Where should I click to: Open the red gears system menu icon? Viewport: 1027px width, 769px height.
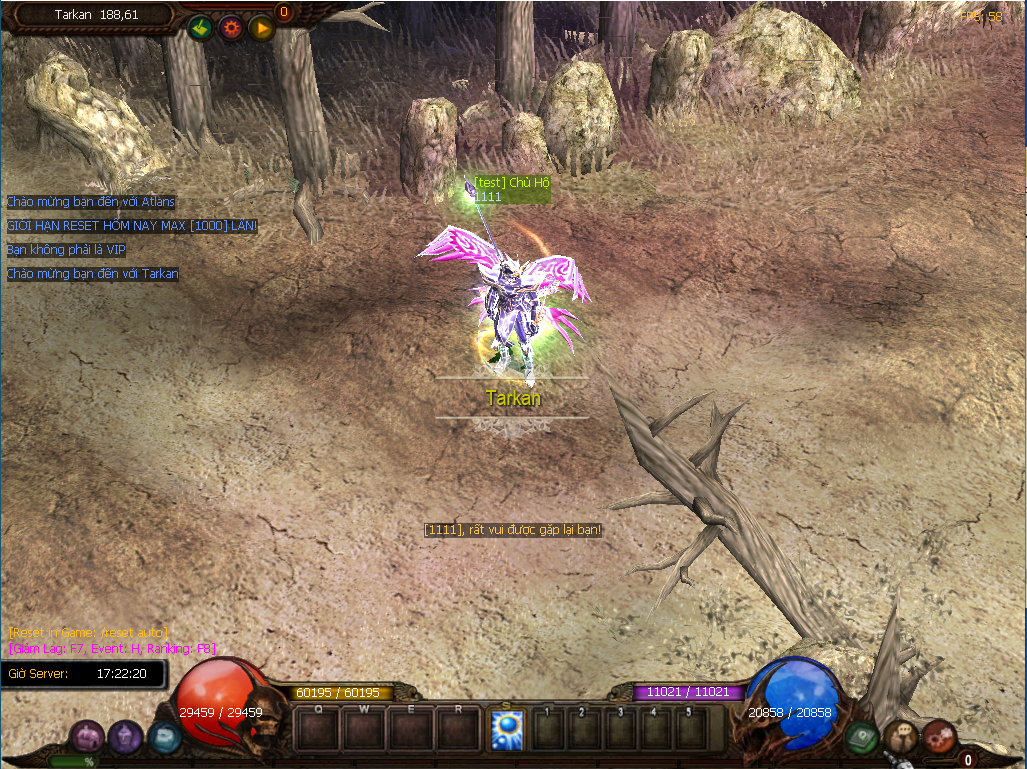938,737
